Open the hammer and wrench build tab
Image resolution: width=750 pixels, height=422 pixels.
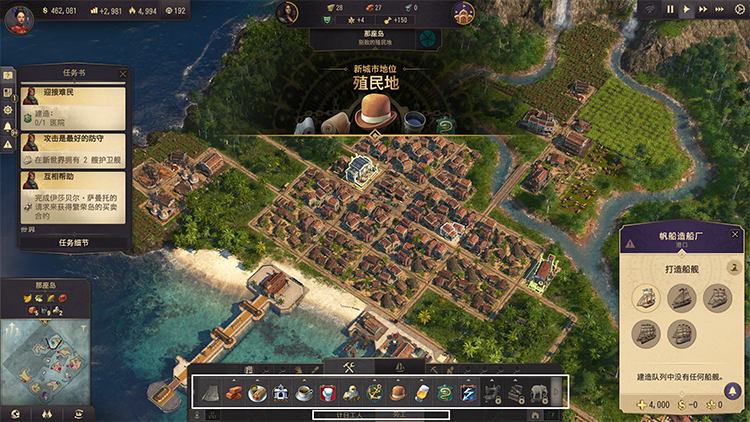pos(350,368)
